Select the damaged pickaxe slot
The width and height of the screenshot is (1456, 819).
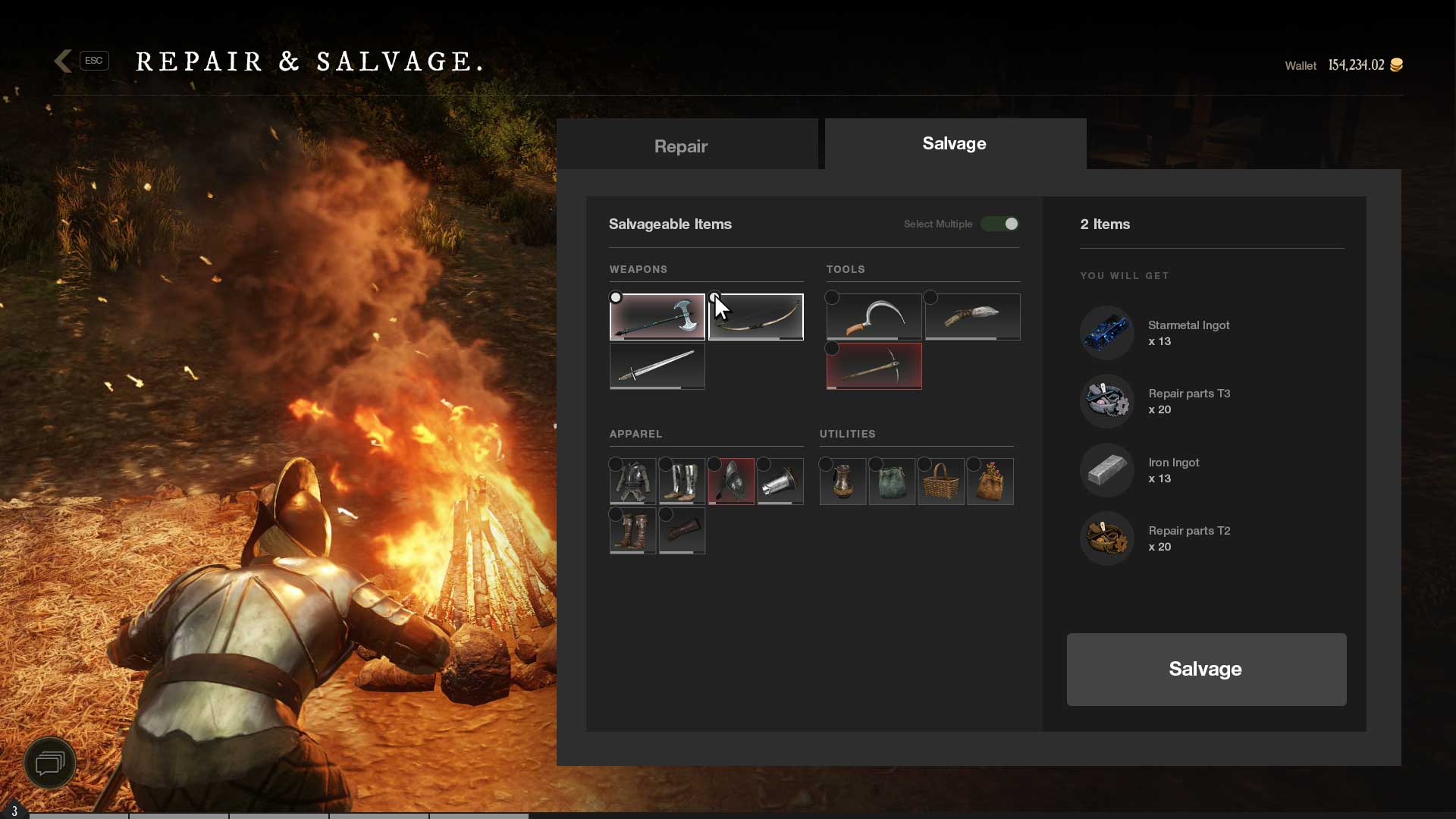tap(874, 366)
